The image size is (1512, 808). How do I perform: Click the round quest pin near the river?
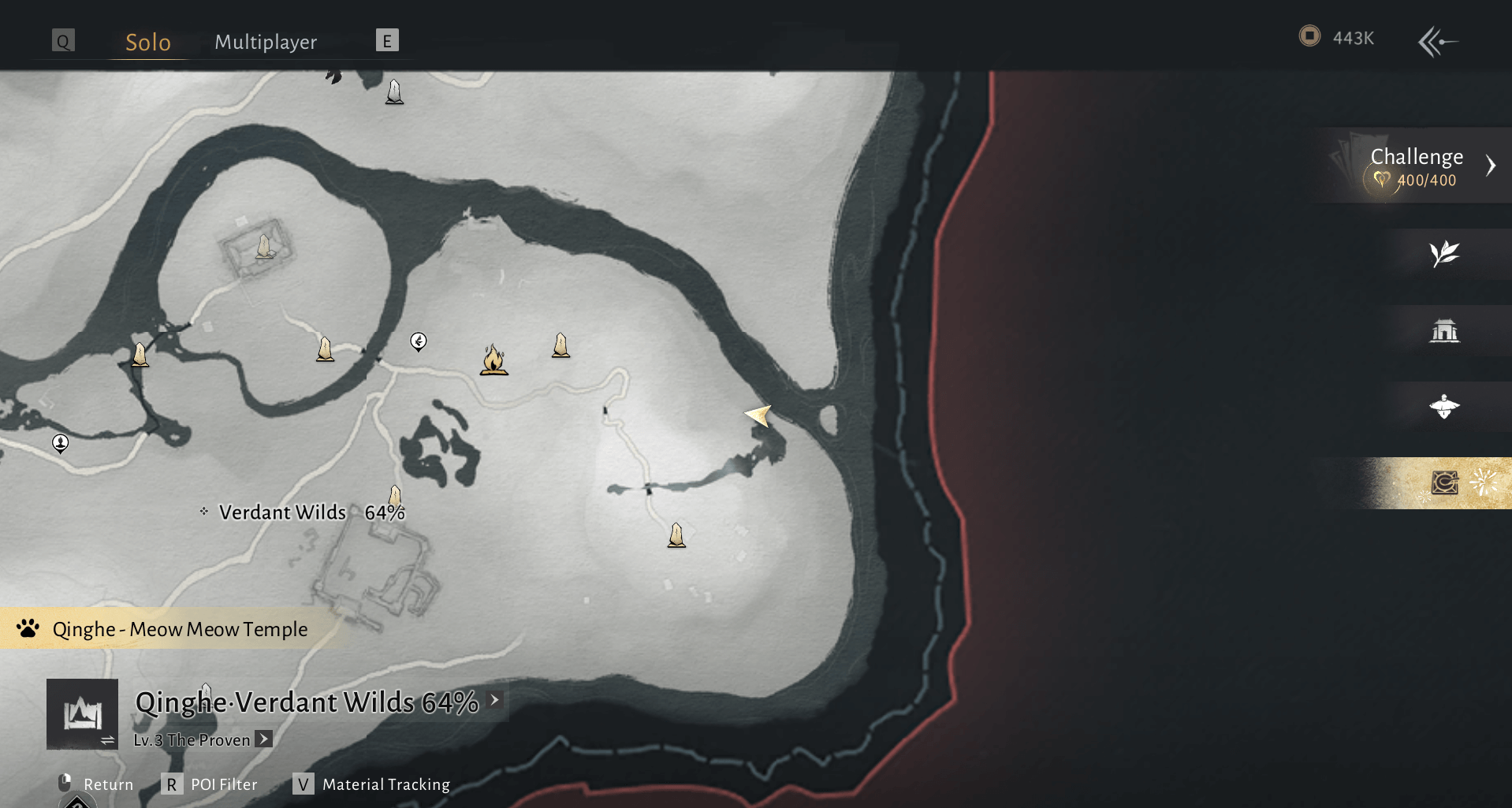(x=419, y=341)
